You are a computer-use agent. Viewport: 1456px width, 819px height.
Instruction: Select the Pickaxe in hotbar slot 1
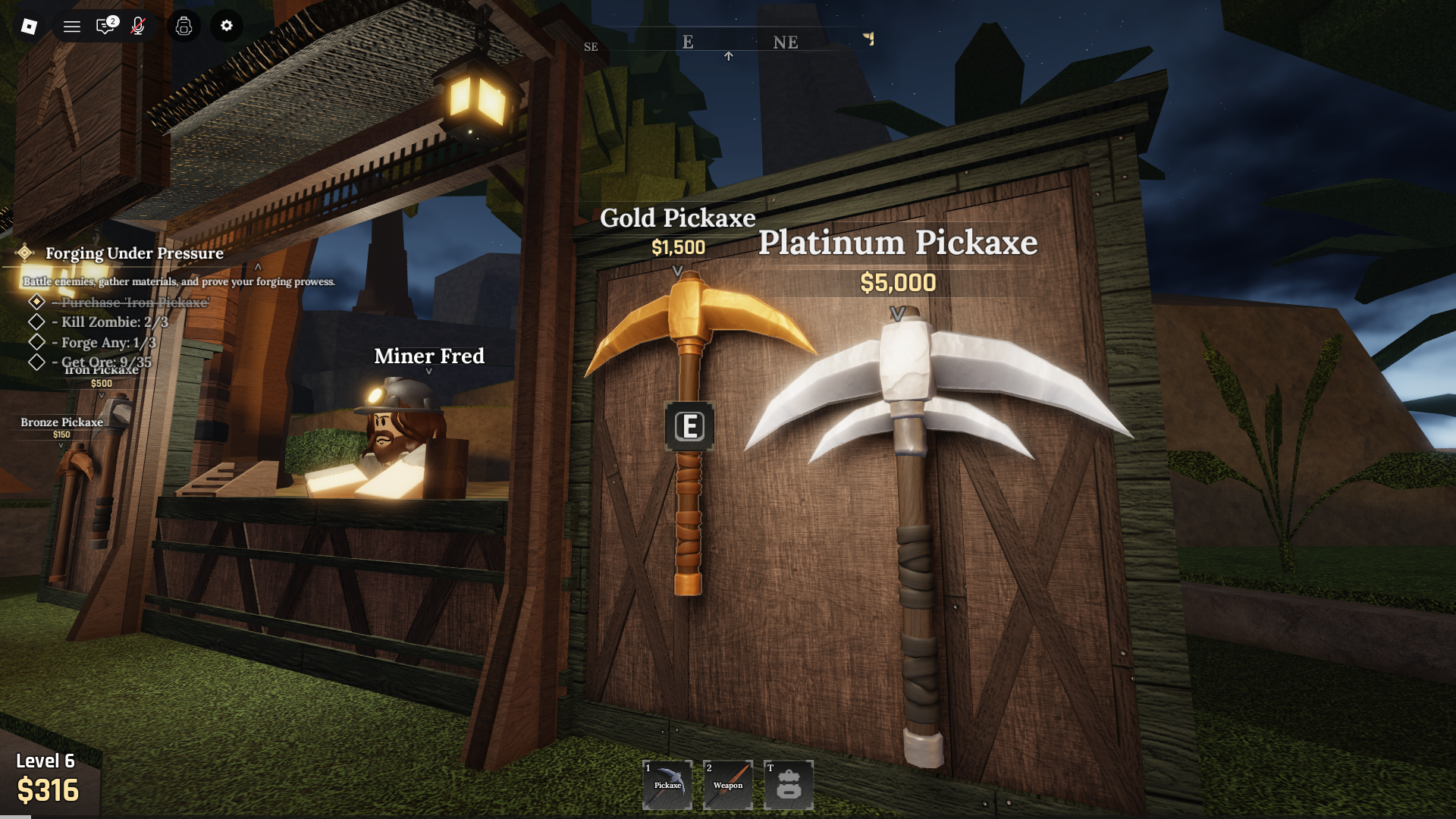(x=667, y=785)
